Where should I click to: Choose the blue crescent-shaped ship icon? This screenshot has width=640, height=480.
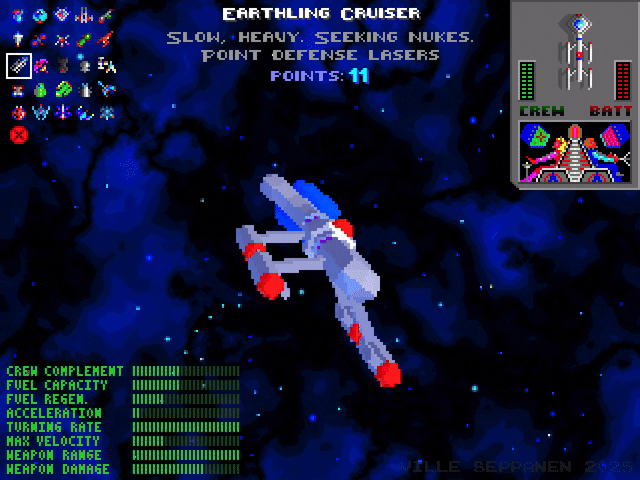(84, 112)
